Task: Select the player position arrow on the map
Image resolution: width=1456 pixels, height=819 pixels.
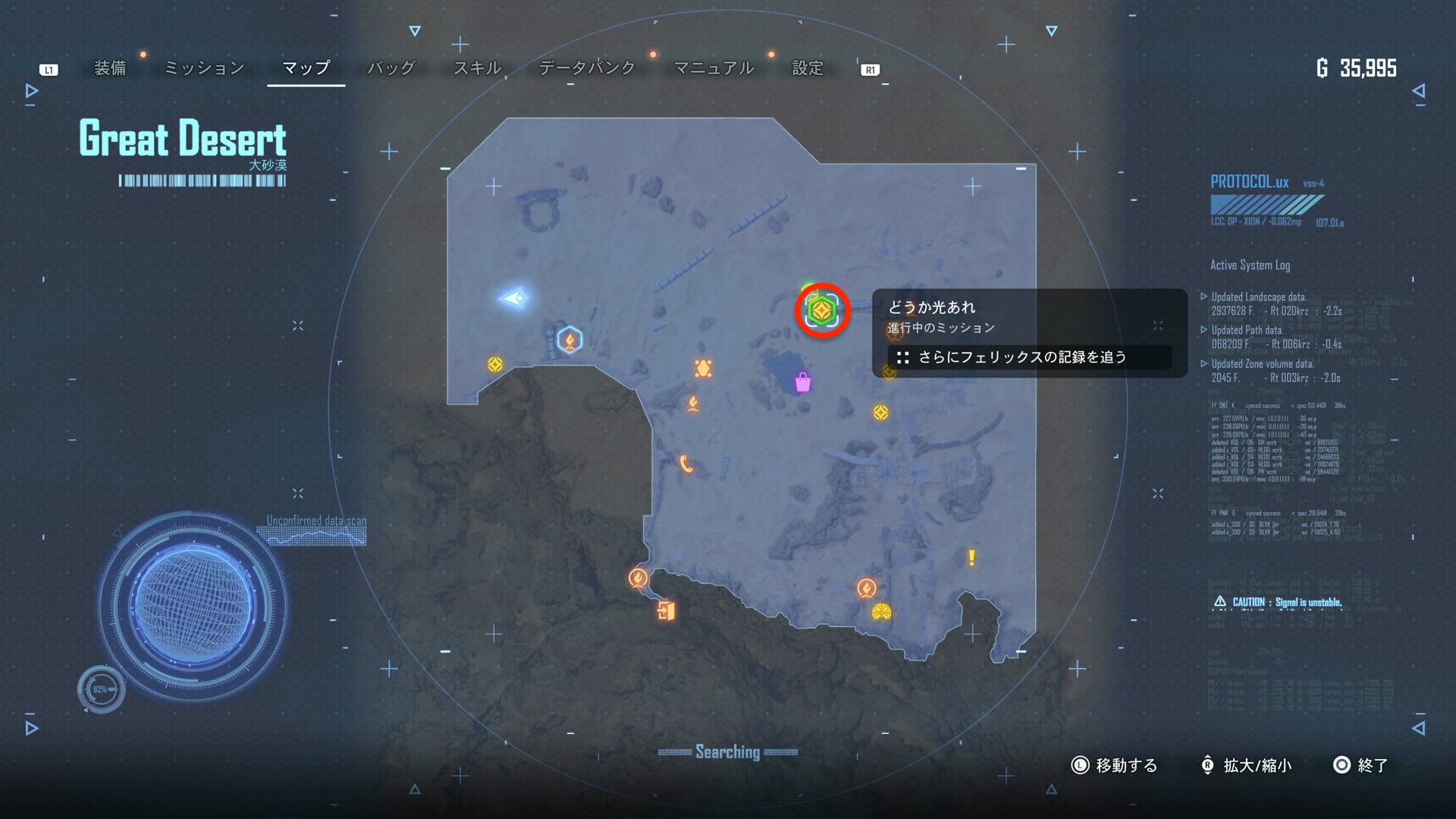Action: 514,298
